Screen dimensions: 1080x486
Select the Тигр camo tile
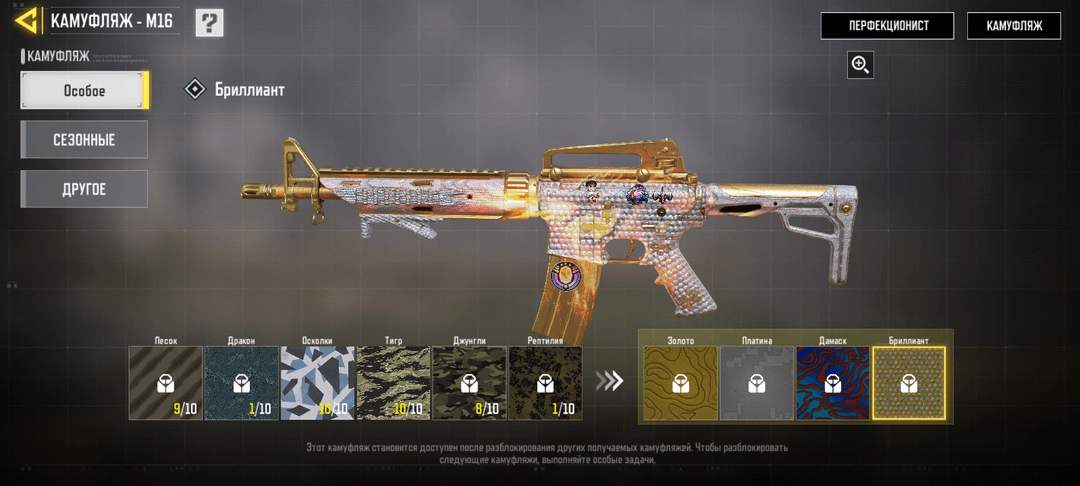click(393, 383)
